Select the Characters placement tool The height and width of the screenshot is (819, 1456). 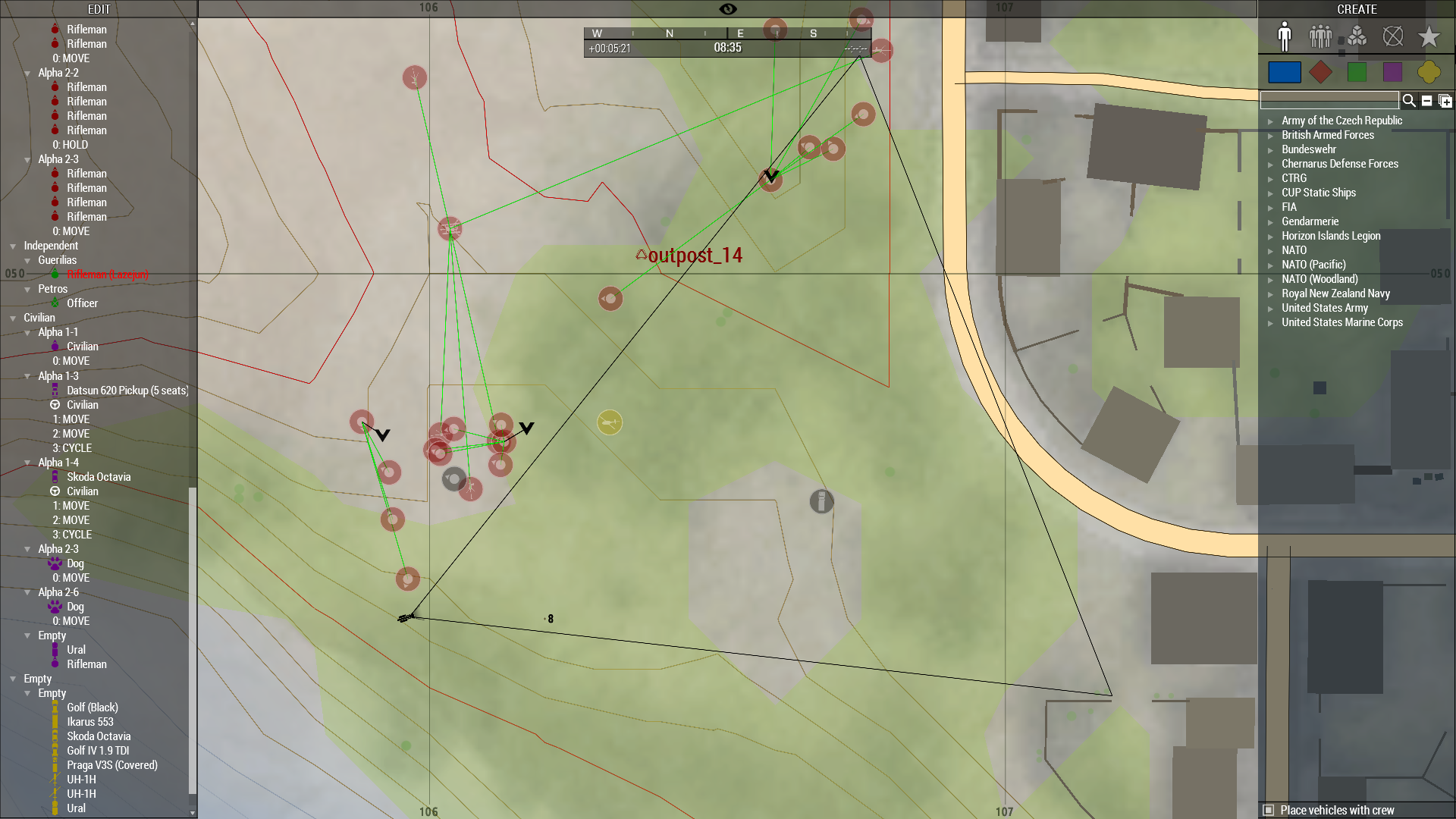1285,36
